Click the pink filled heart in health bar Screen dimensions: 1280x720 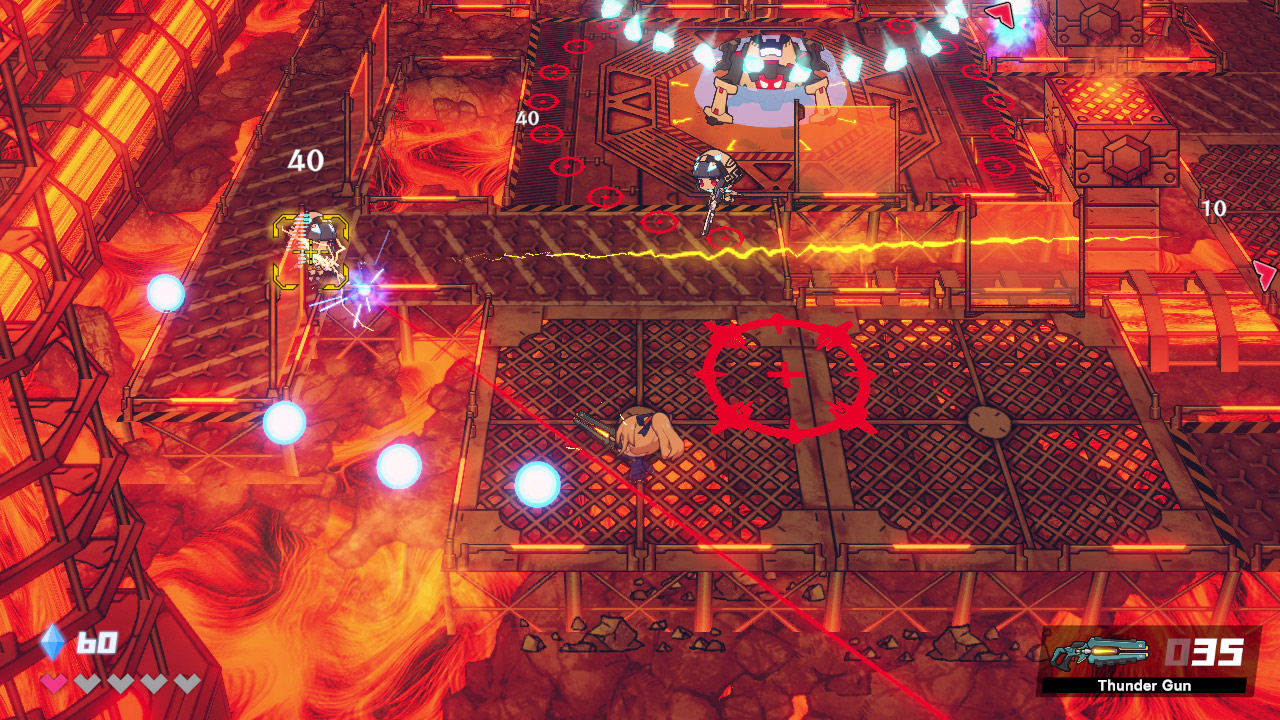point(55,683)
